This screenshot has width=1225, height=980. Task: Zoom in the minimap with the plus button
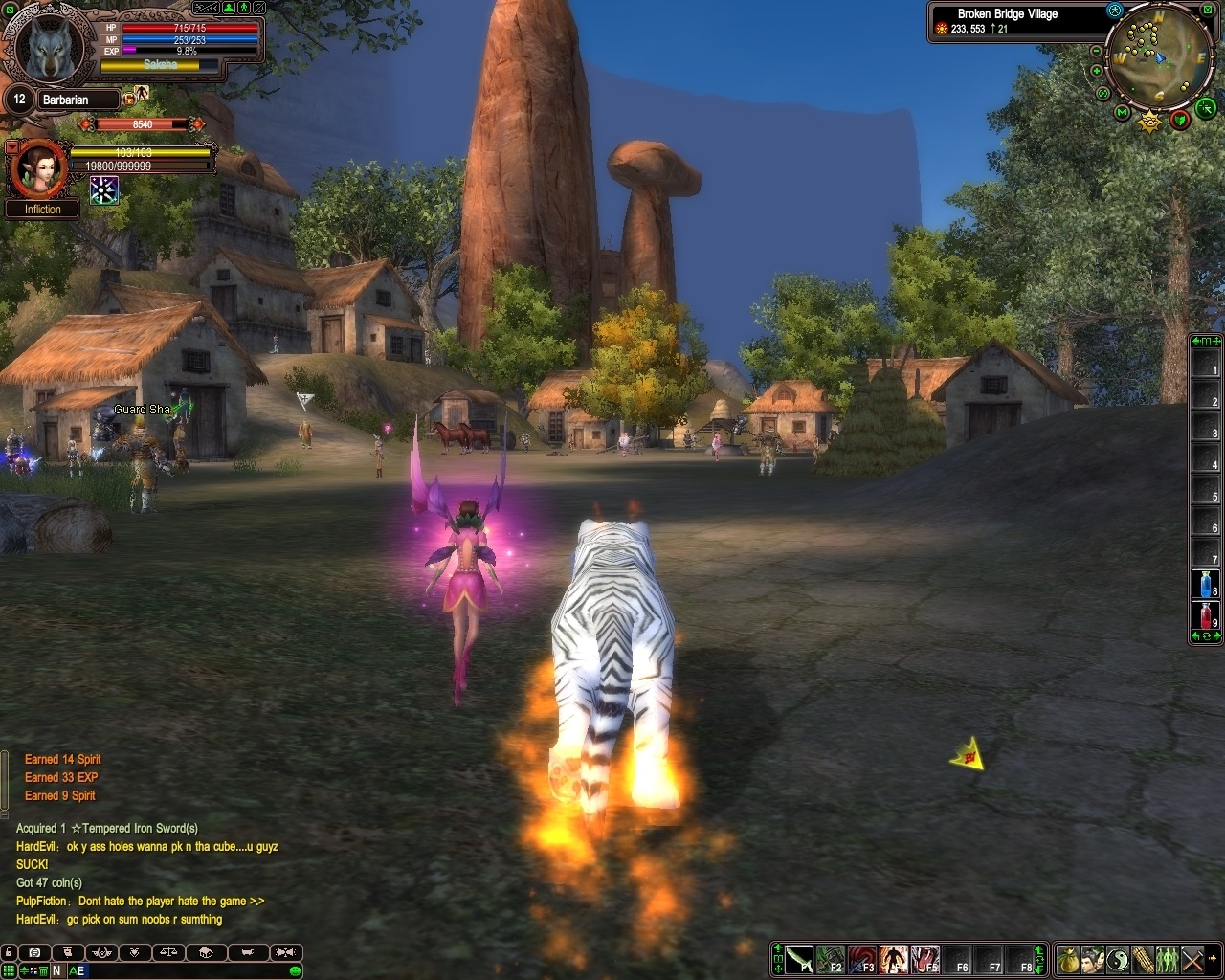tap(1097, 70)
